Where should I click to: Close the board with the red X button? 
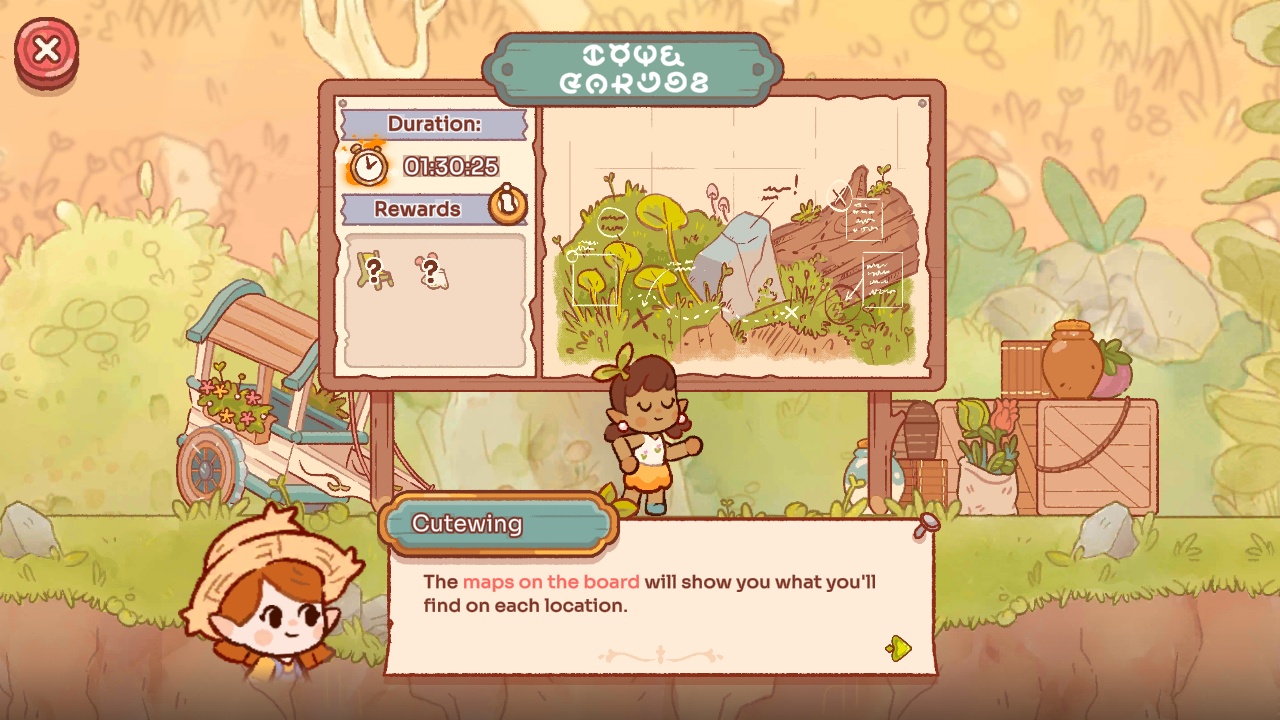click(46, 50)
